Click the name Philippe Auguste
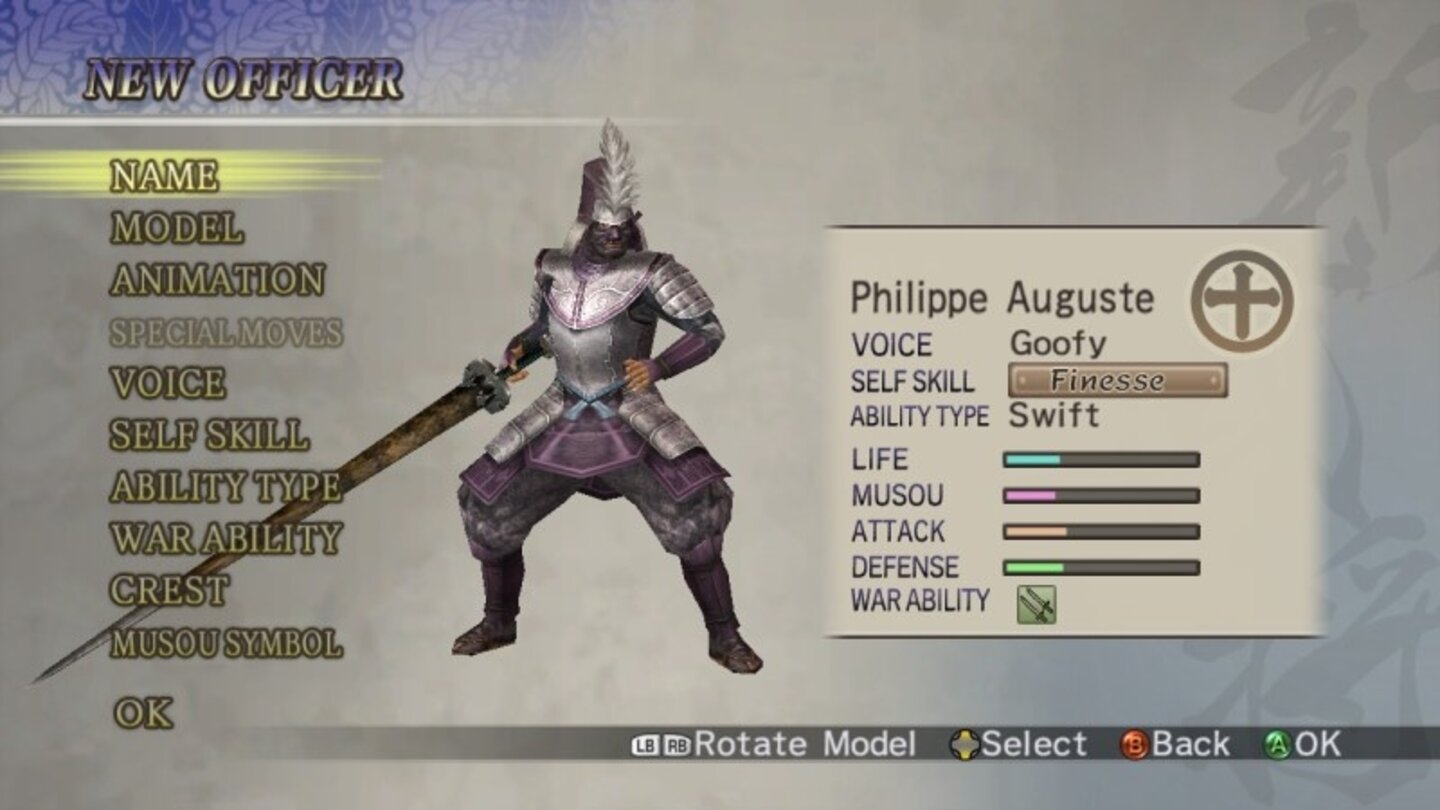1440x810 pixels. pos(1000,297)
